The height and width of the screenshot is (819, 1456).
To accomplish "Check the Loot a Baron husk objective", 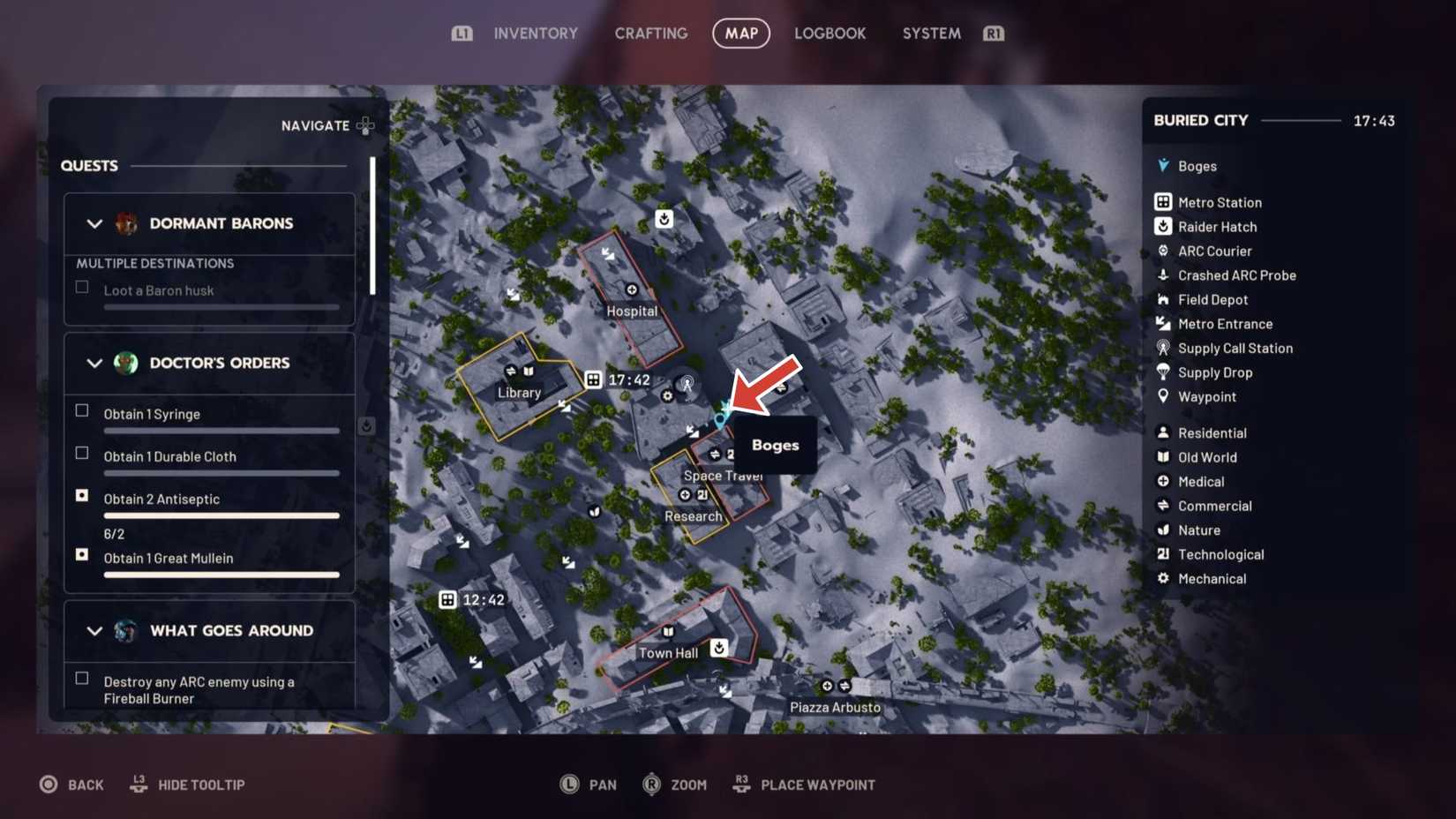I will [81, 286].
